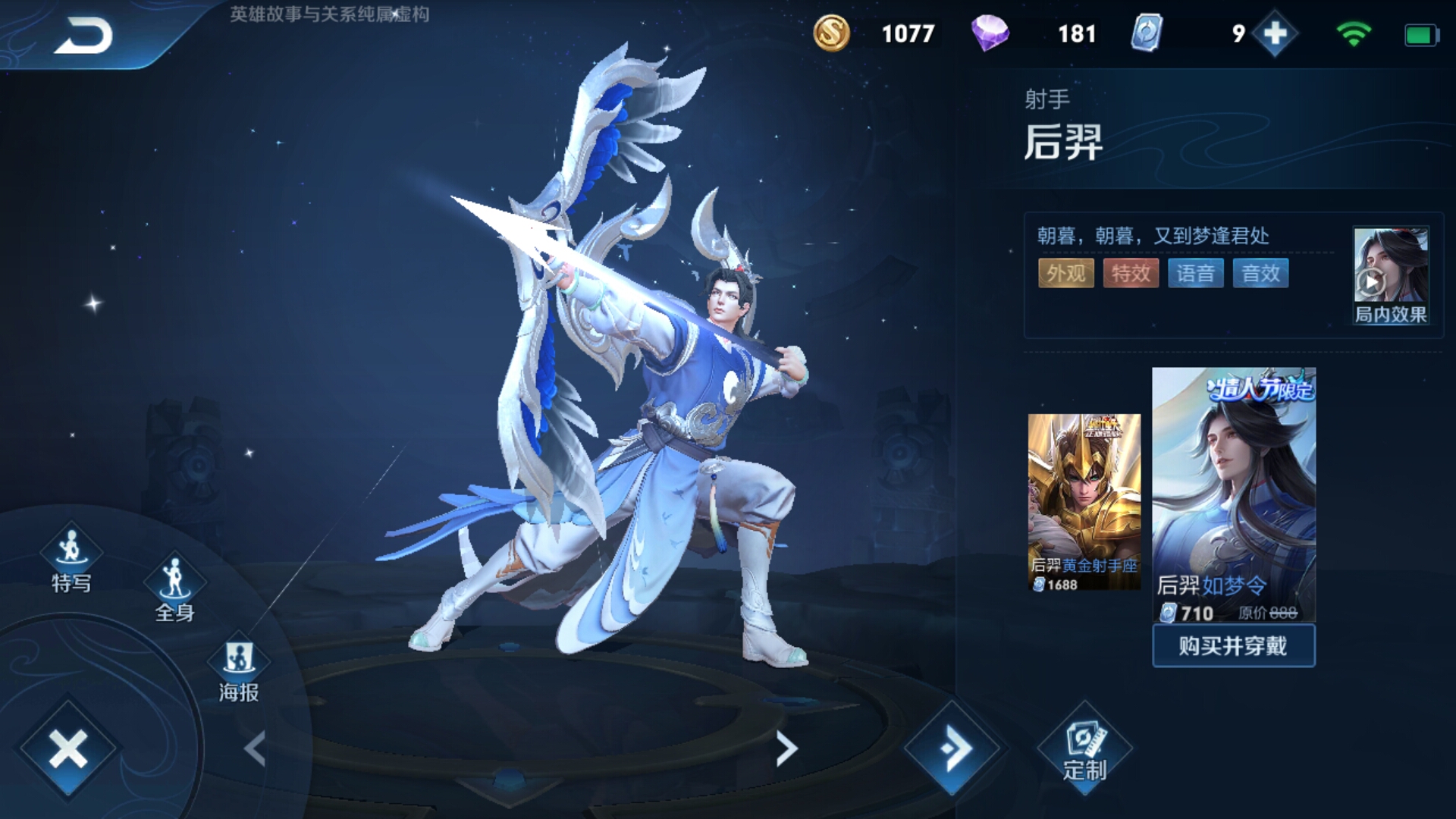
Task: Click the 音效 sound effect tag
Action: coord(1260,273)
